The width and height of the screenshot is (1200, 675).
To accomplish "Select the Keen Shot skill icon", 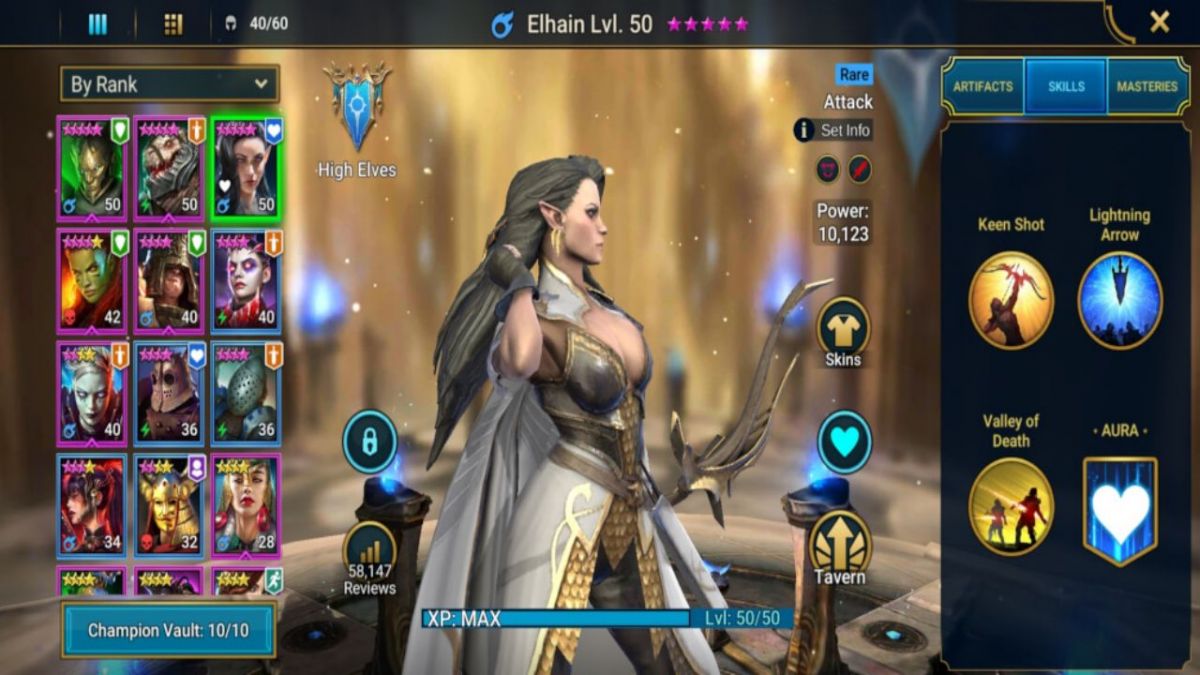I will tap(1010, 300).
